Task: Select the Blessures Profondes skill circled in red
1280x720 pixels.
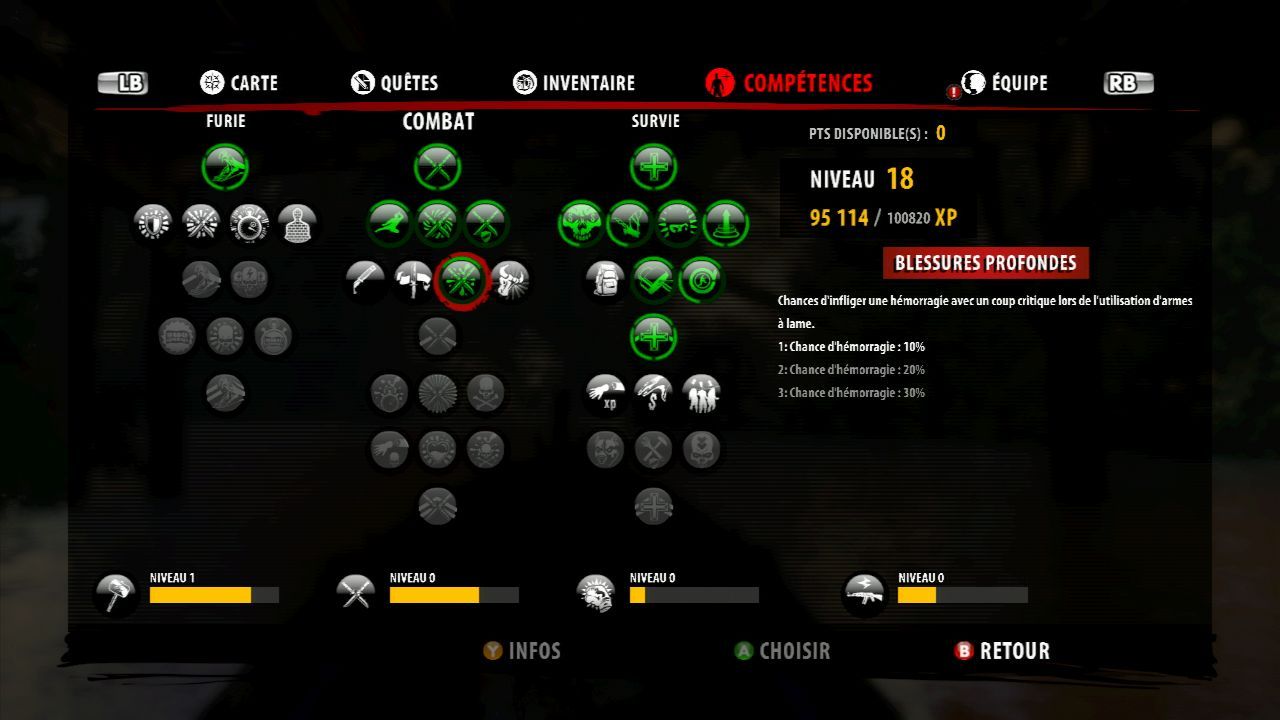Action: [x=462, y=280]
